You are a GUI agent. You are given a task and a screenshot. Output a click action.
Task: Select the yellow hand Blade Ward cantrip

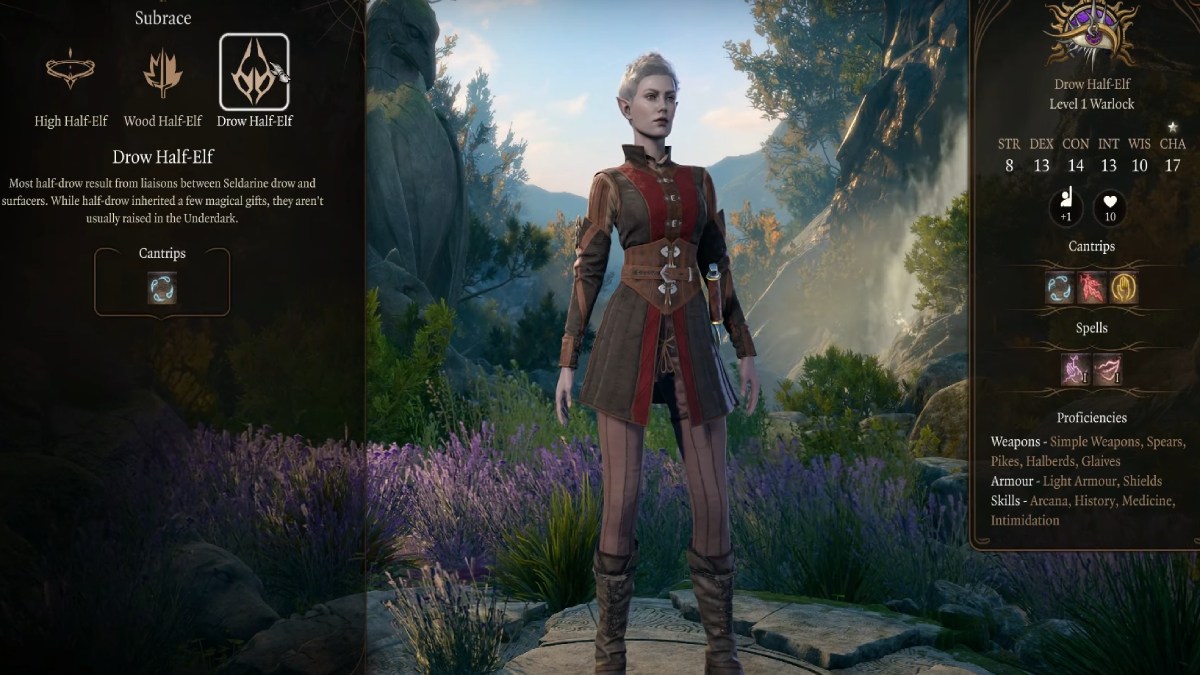pos(1123,288)
